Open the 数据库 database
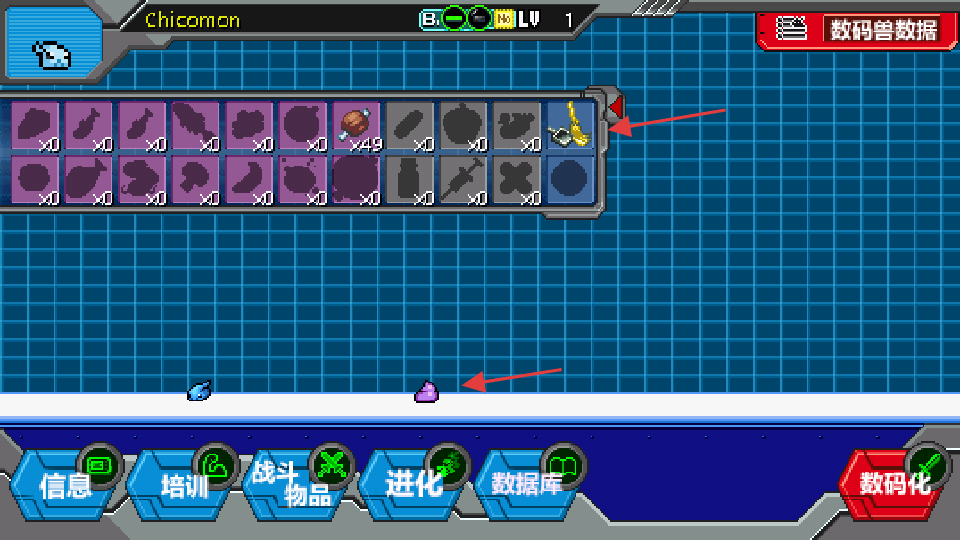Image resolution: width=960 pixels, height=540 pixels. click(x=530, y=483)
